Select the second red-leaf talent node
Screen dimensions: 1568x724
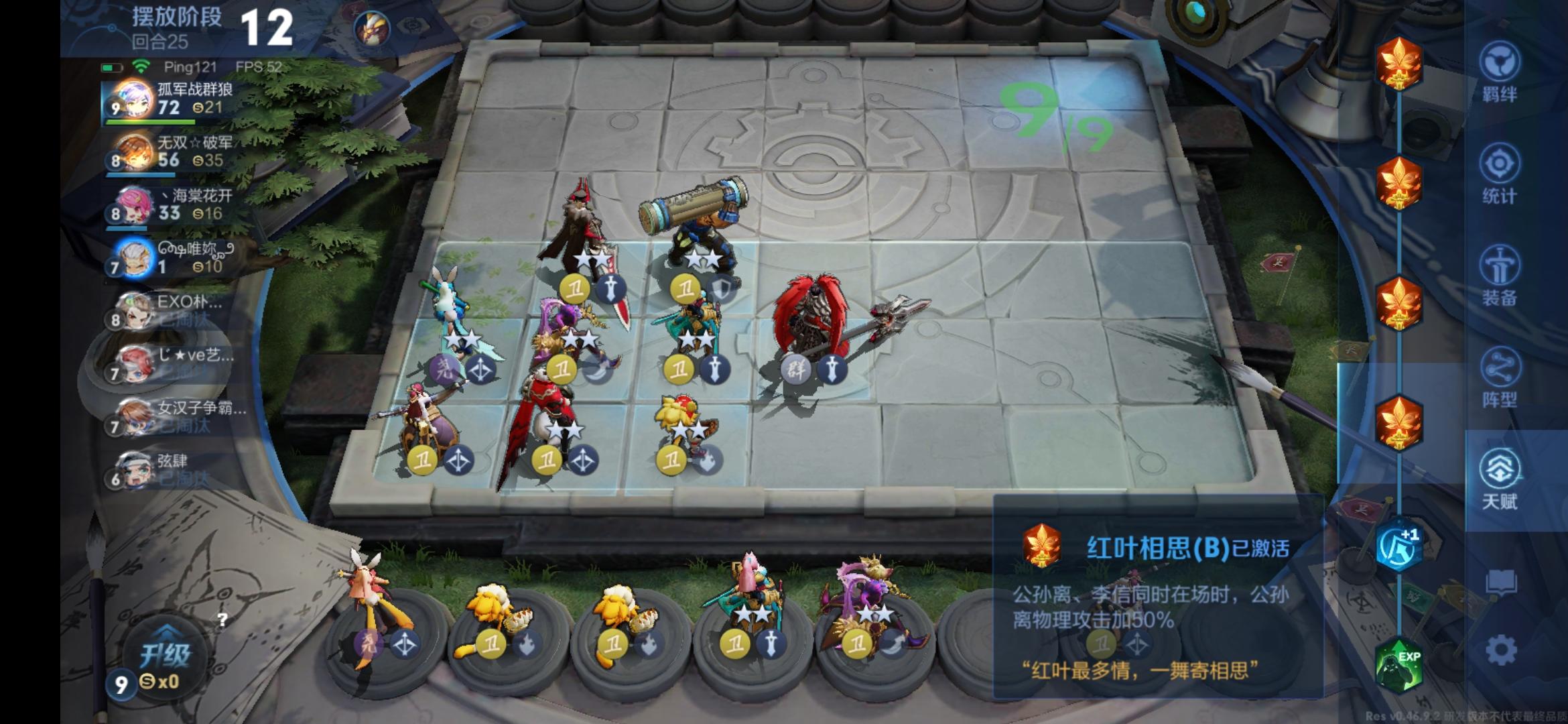[x=1400, y=180]
